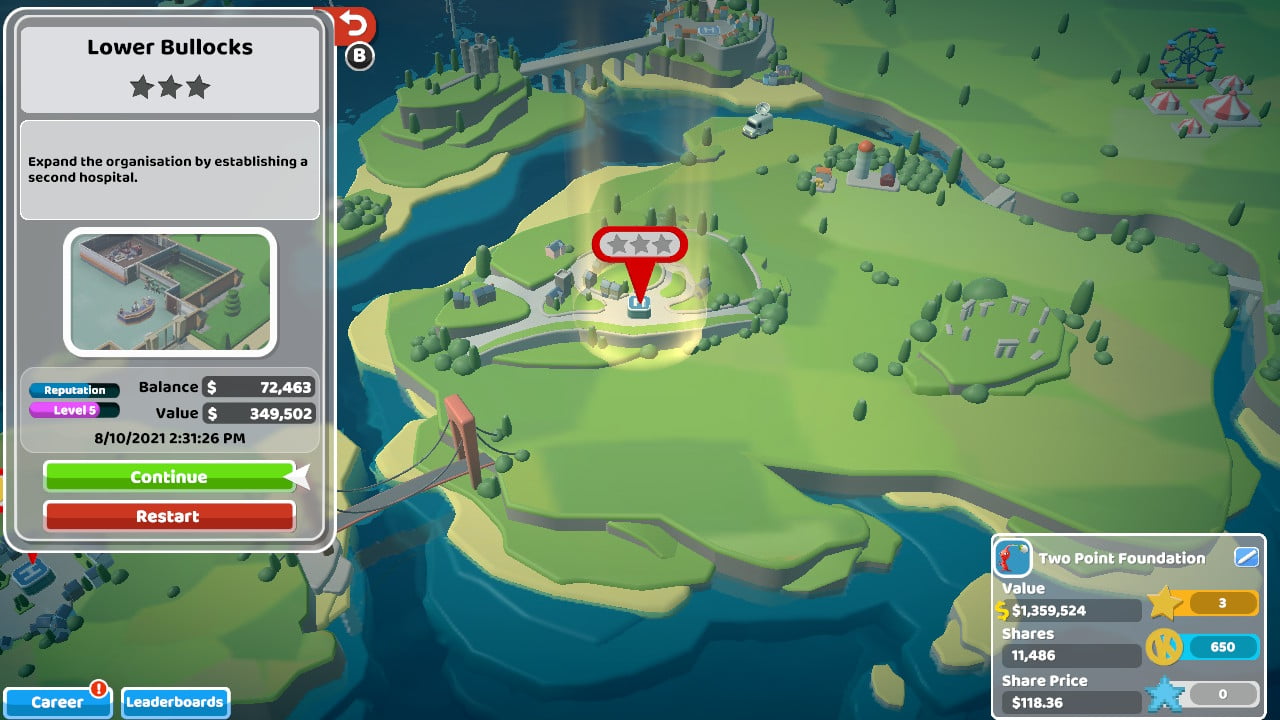1280x720 pixels.
Task: Open the Leaderboards screen
Action: [175, 703]
